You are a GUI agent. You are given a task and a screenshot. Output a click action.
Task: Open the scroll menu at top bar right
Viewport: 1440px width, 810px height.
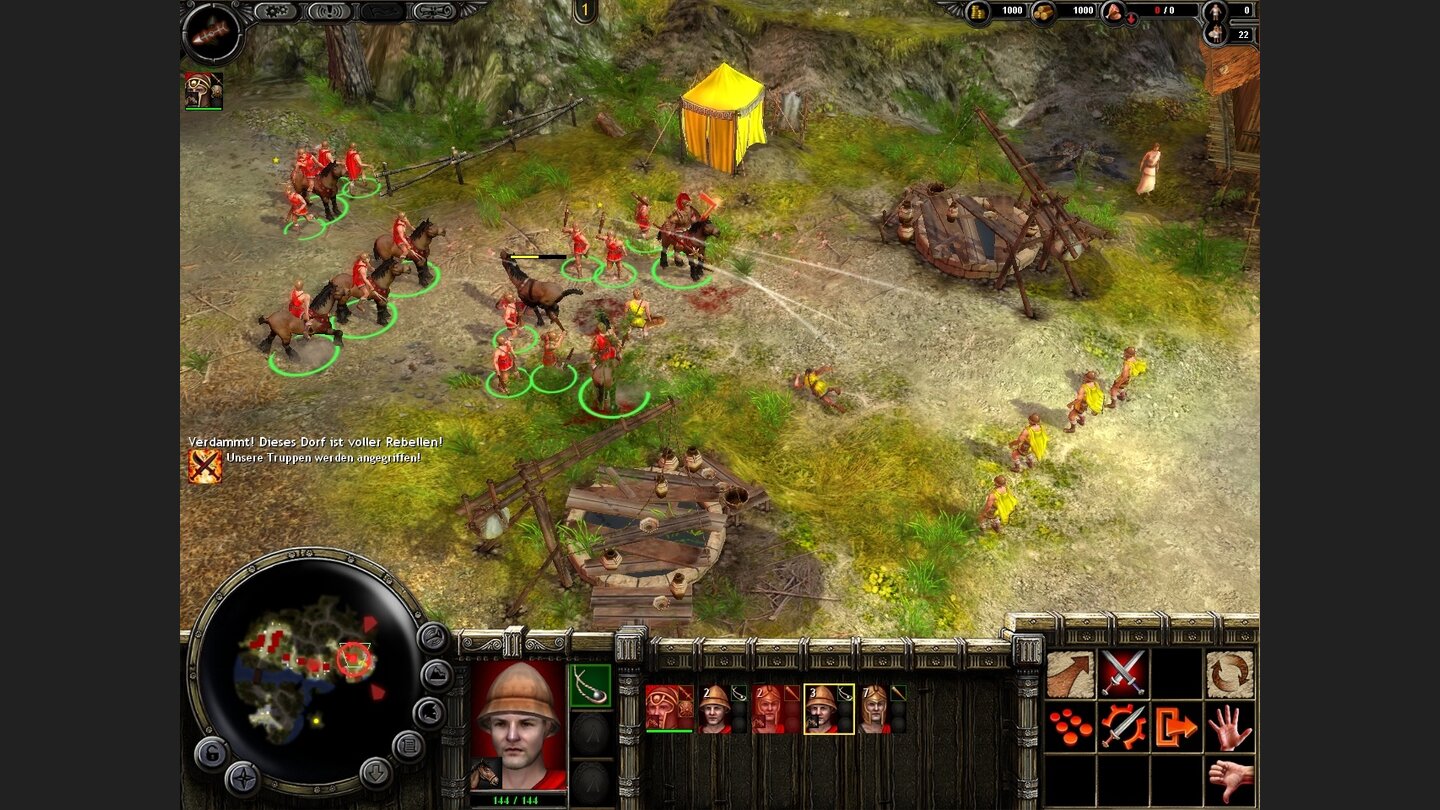pyautogui.click(x=436, y=12)
